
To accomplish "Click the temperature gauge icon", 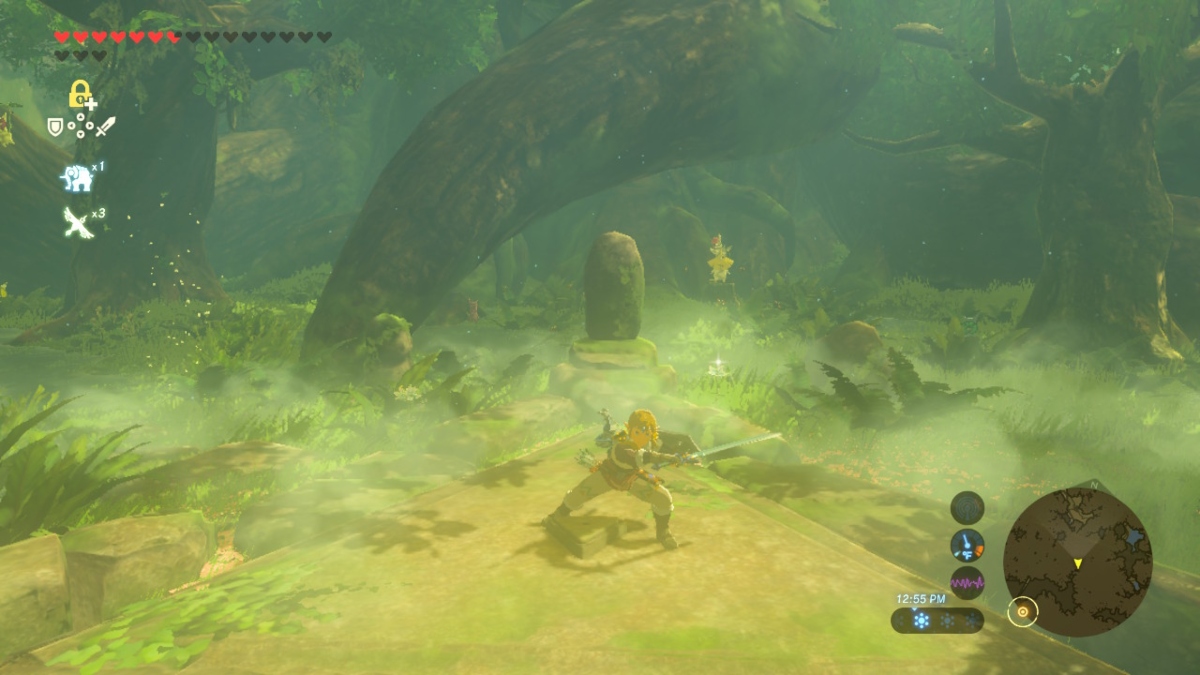I will click(x=967, y=545).
